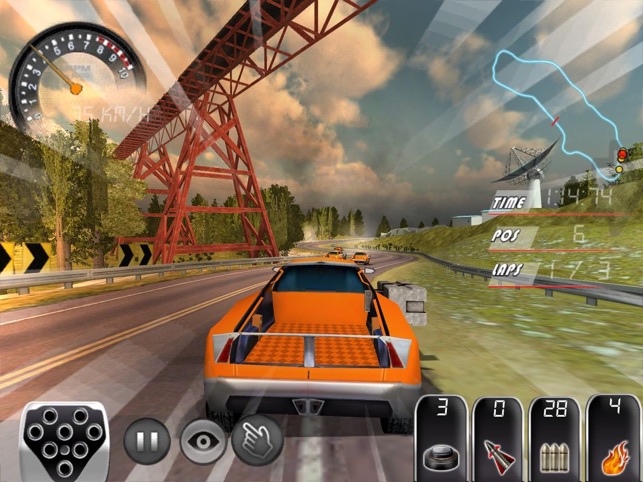Tap the gear shifter pedal icon
643x482 pixels.
65,441
